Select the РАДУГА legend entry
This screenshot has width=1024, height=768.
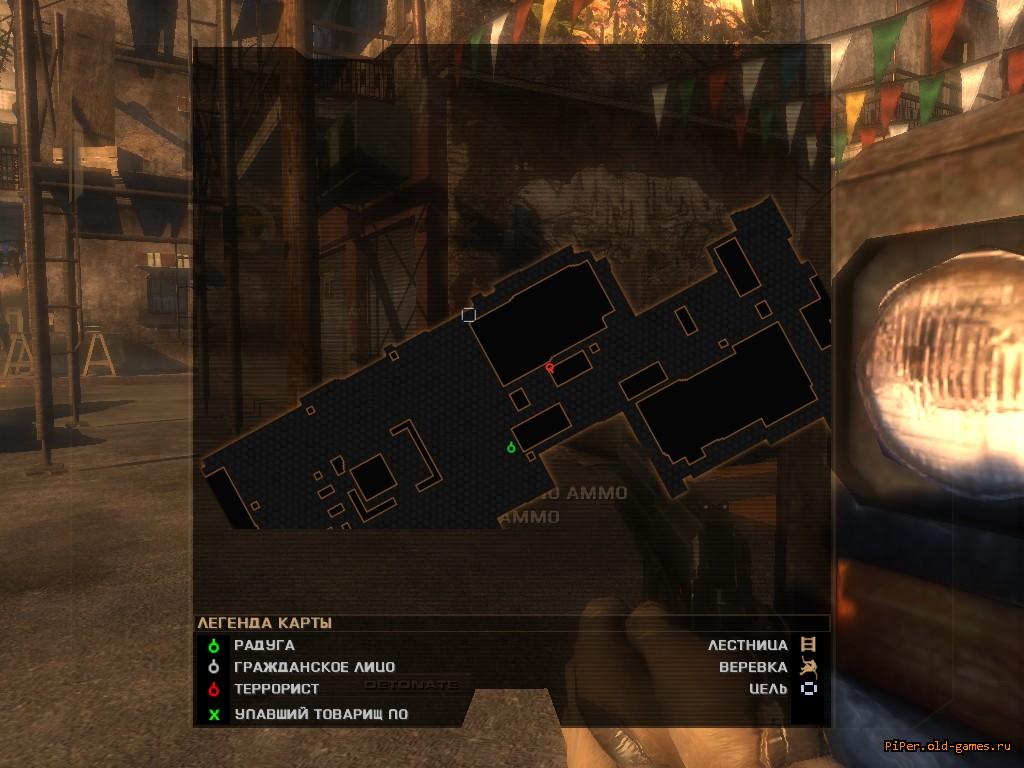pyautogui.click(x=264, y=645)
